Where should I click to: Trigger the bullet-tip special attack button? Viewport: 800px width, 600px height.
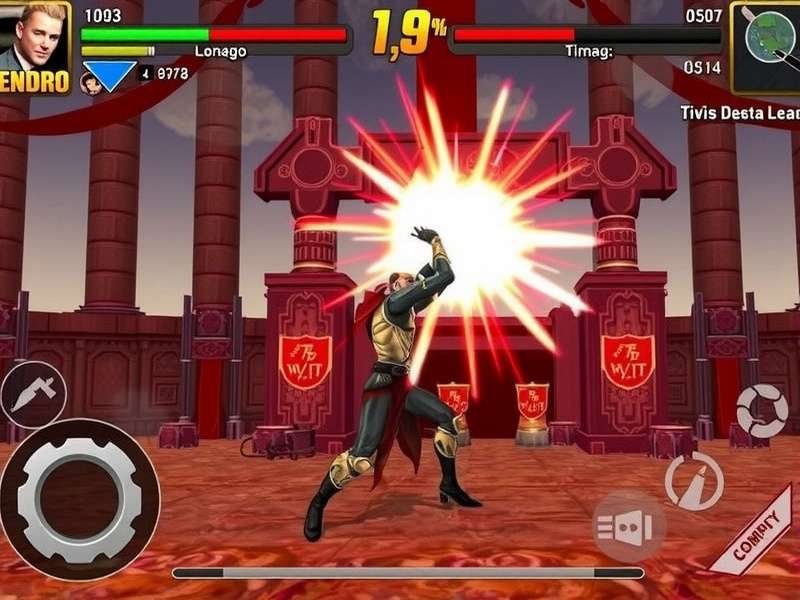pyautogui.click(x=694, y=481)
